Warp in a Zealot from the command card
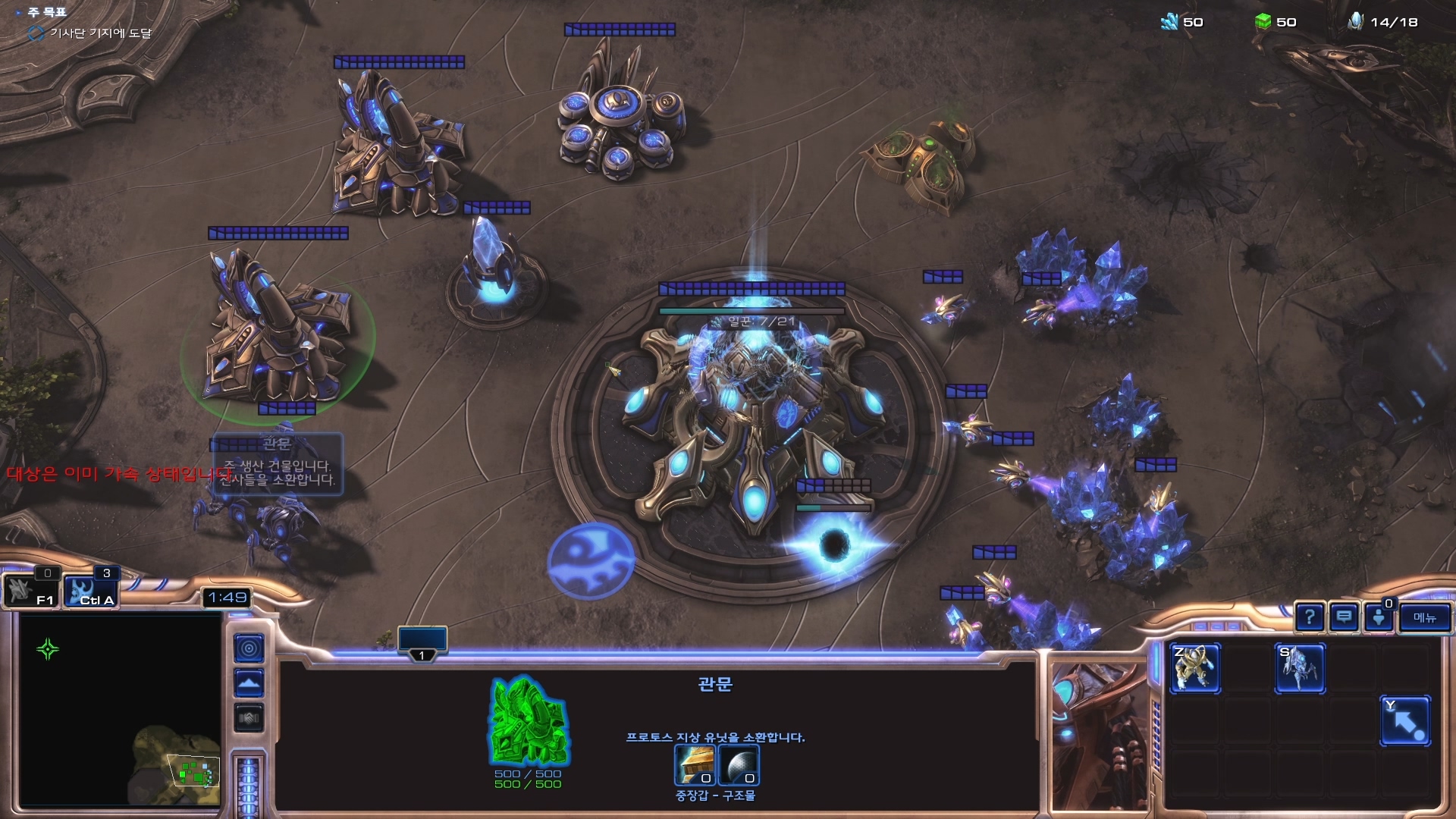Screen dimensions: 1456x819 [1195, 669]
